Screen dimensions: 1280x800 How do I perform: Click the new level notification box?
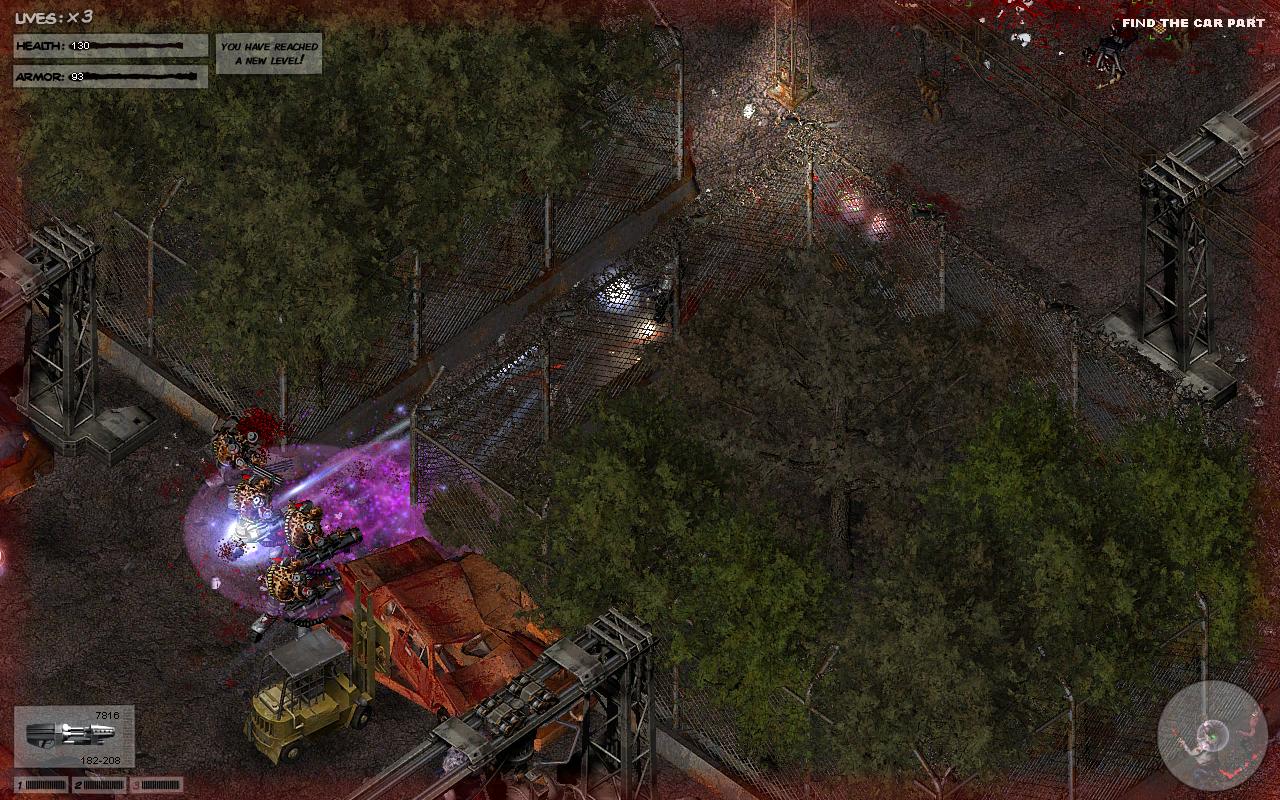click(269, 54)
